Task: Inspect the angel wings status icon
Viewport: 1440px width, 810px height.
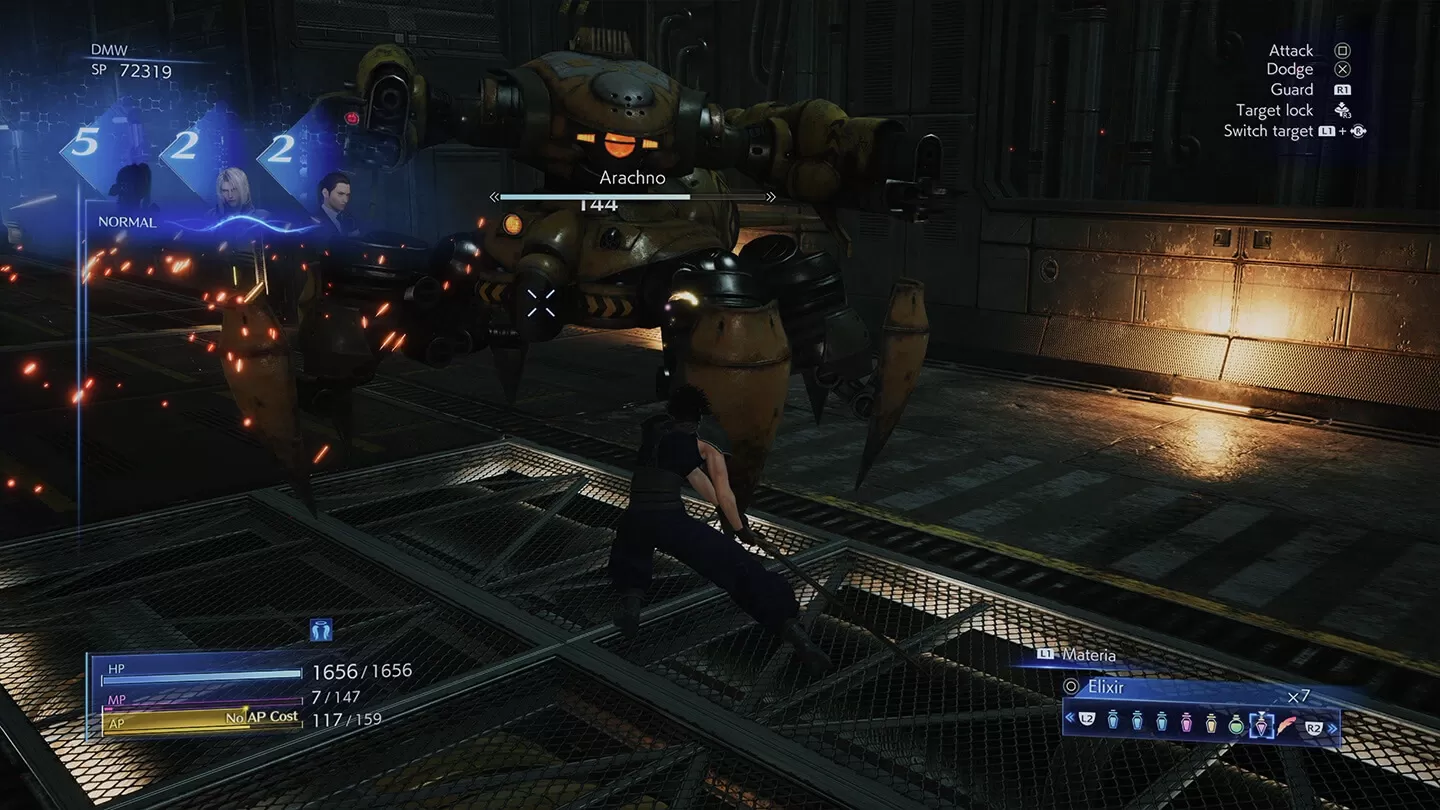Action: pyautogui.click(x=321, y=629)
